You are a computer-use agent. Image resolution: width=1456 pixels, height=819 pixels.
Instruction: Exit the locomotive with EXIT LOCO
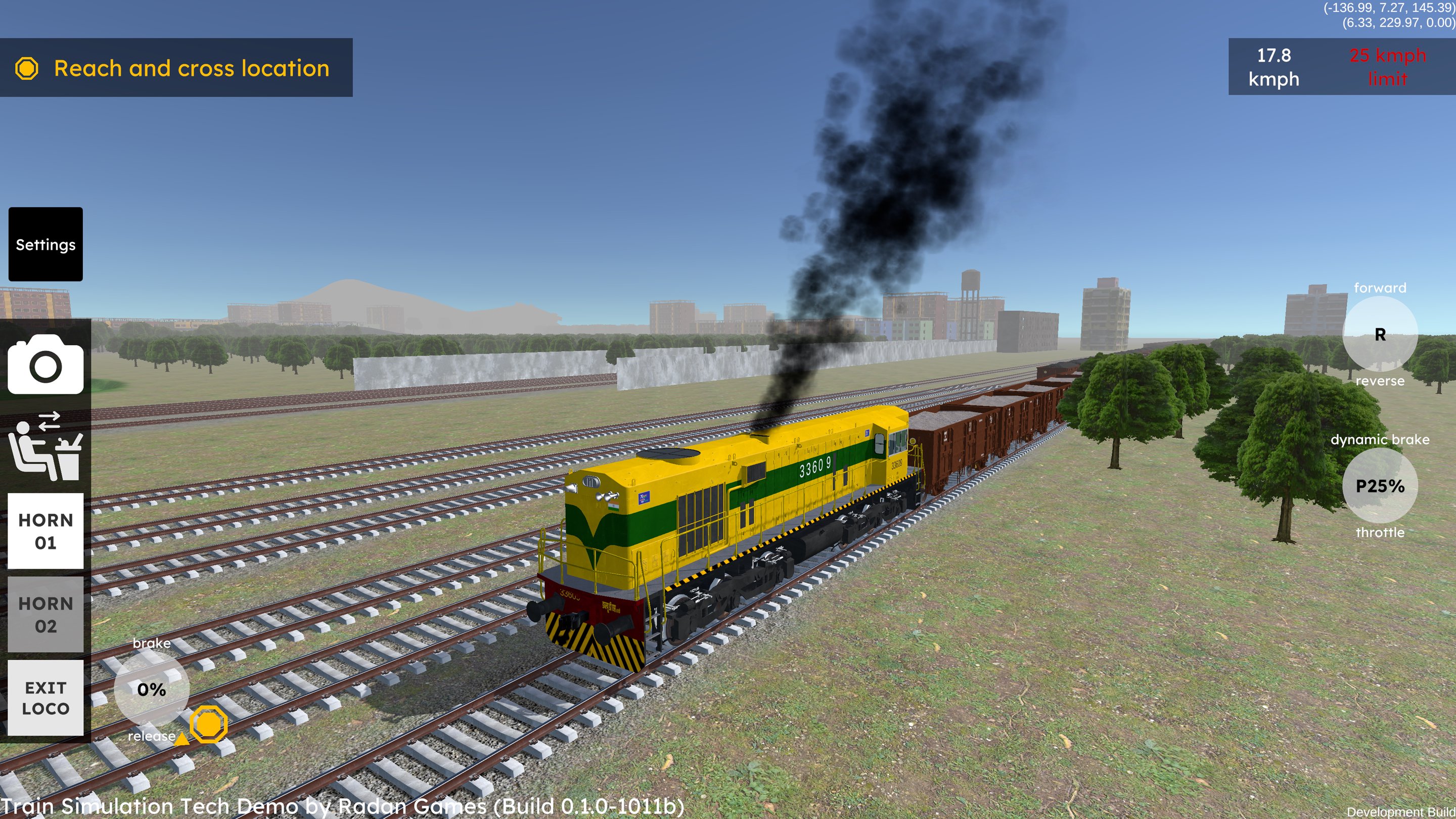pos(45,698)
